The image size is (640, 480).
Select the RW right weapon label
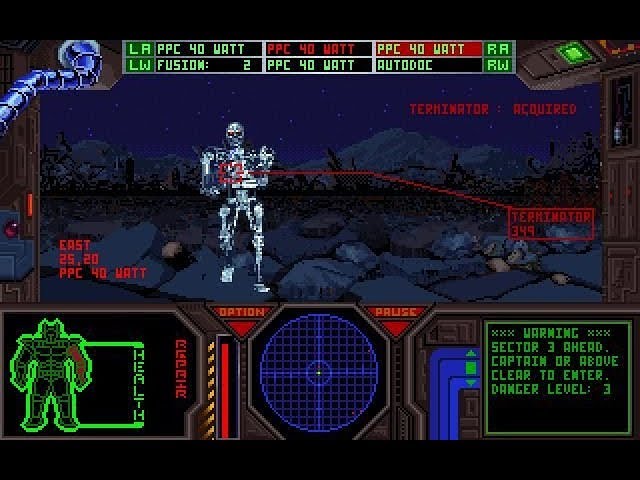click(497, 65)
